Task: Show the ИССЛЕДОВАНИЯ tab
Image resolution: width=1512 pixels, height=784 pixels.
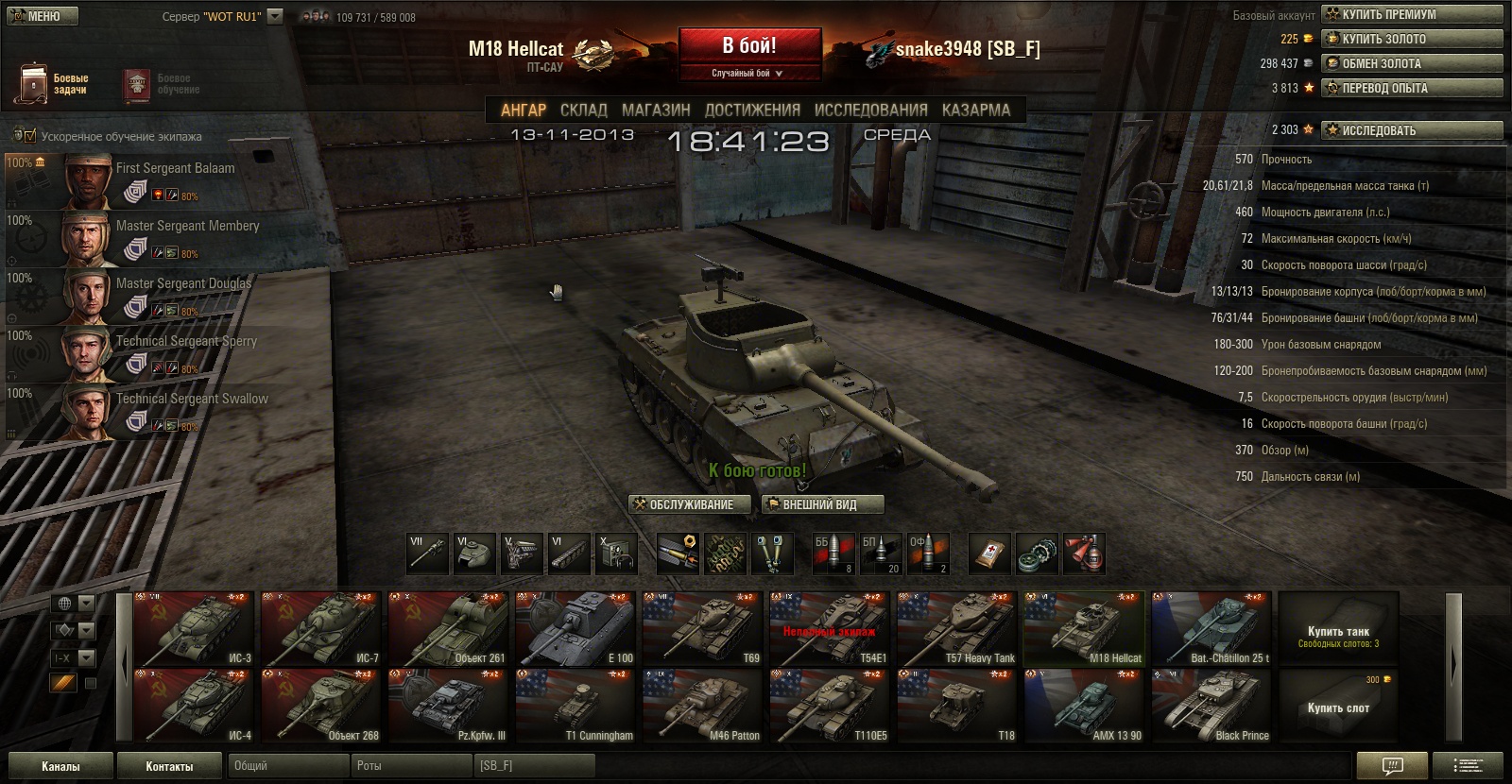Action: click(x=870, y=110)
